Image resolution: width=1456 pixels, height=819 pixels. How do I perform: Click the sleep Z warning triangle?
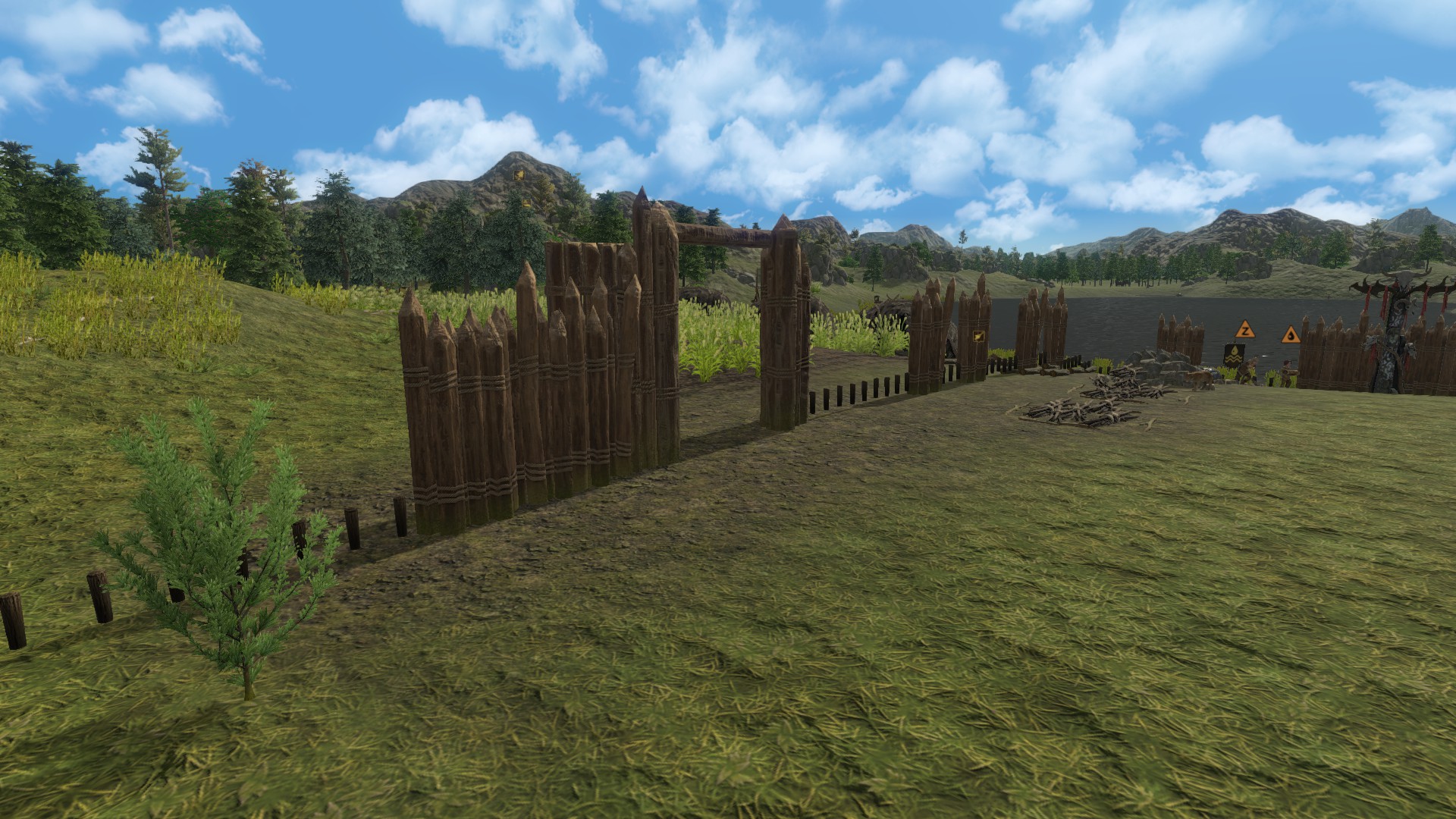pyautogui.click(x=1244, y=330)
